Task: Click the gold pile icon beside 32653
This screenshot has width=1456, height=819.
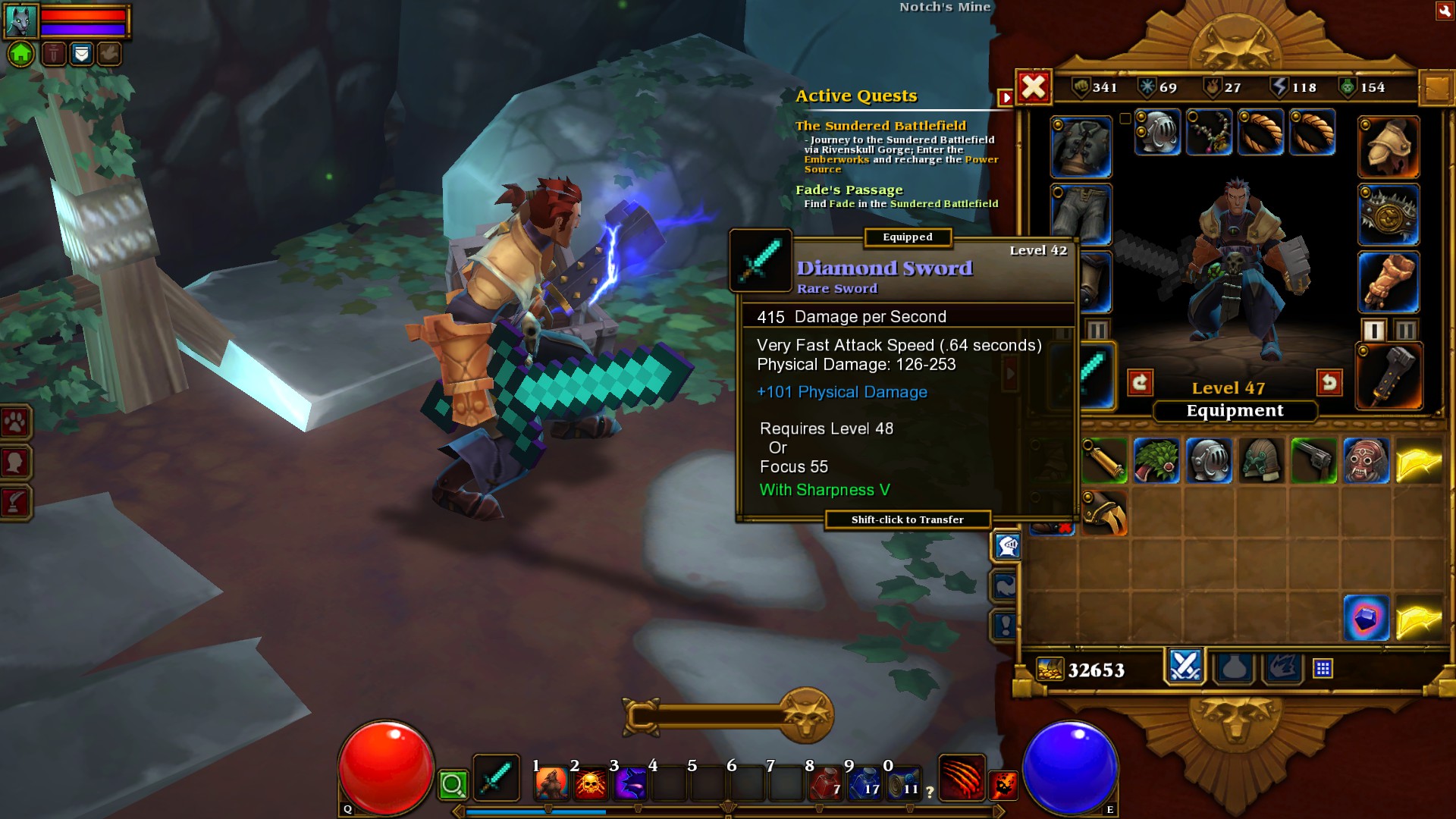Action: click(x=1050, y=670)
